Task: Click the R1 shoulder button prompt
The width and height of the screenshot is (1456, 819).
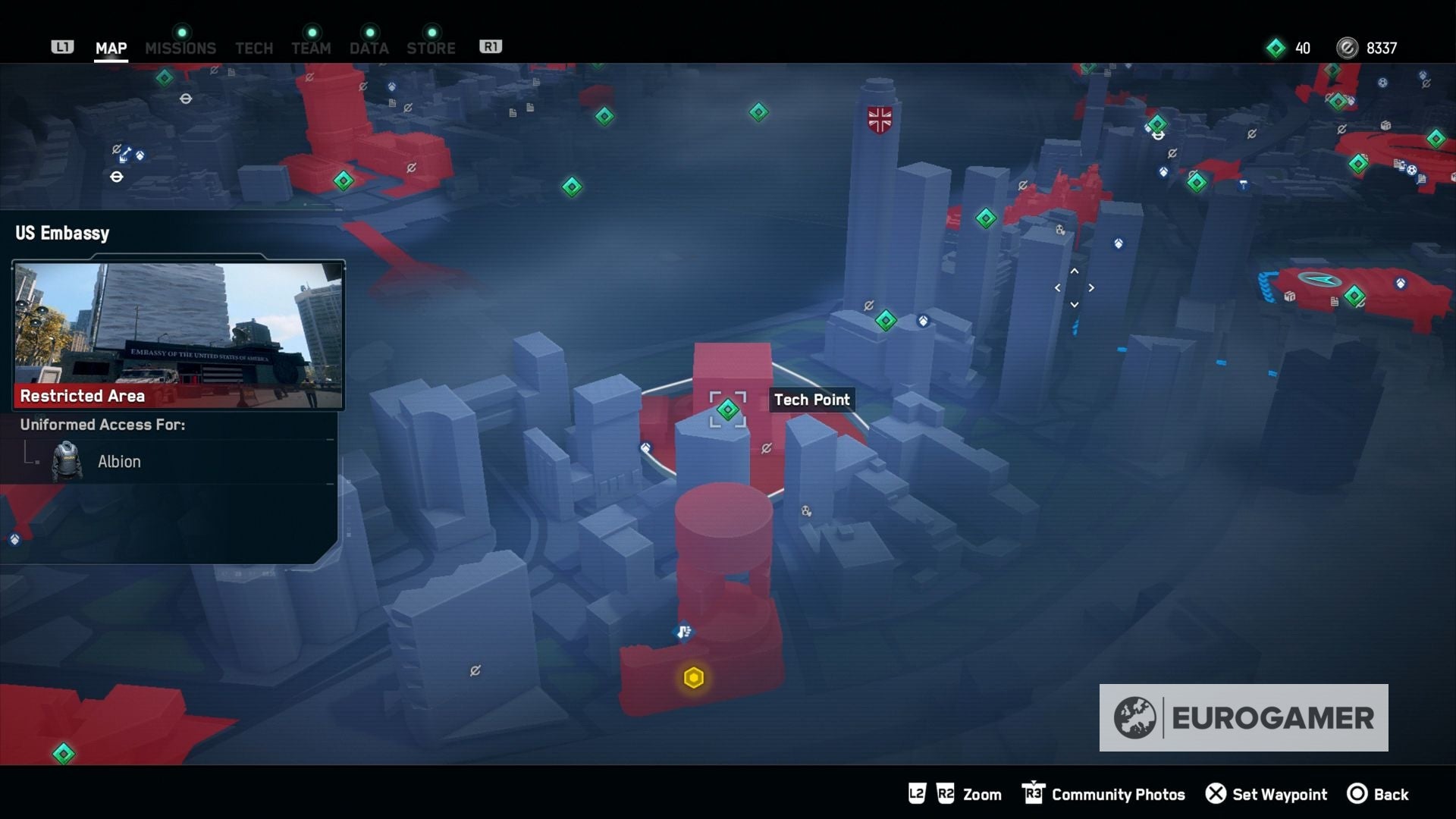Action: [x=491, y=45]
